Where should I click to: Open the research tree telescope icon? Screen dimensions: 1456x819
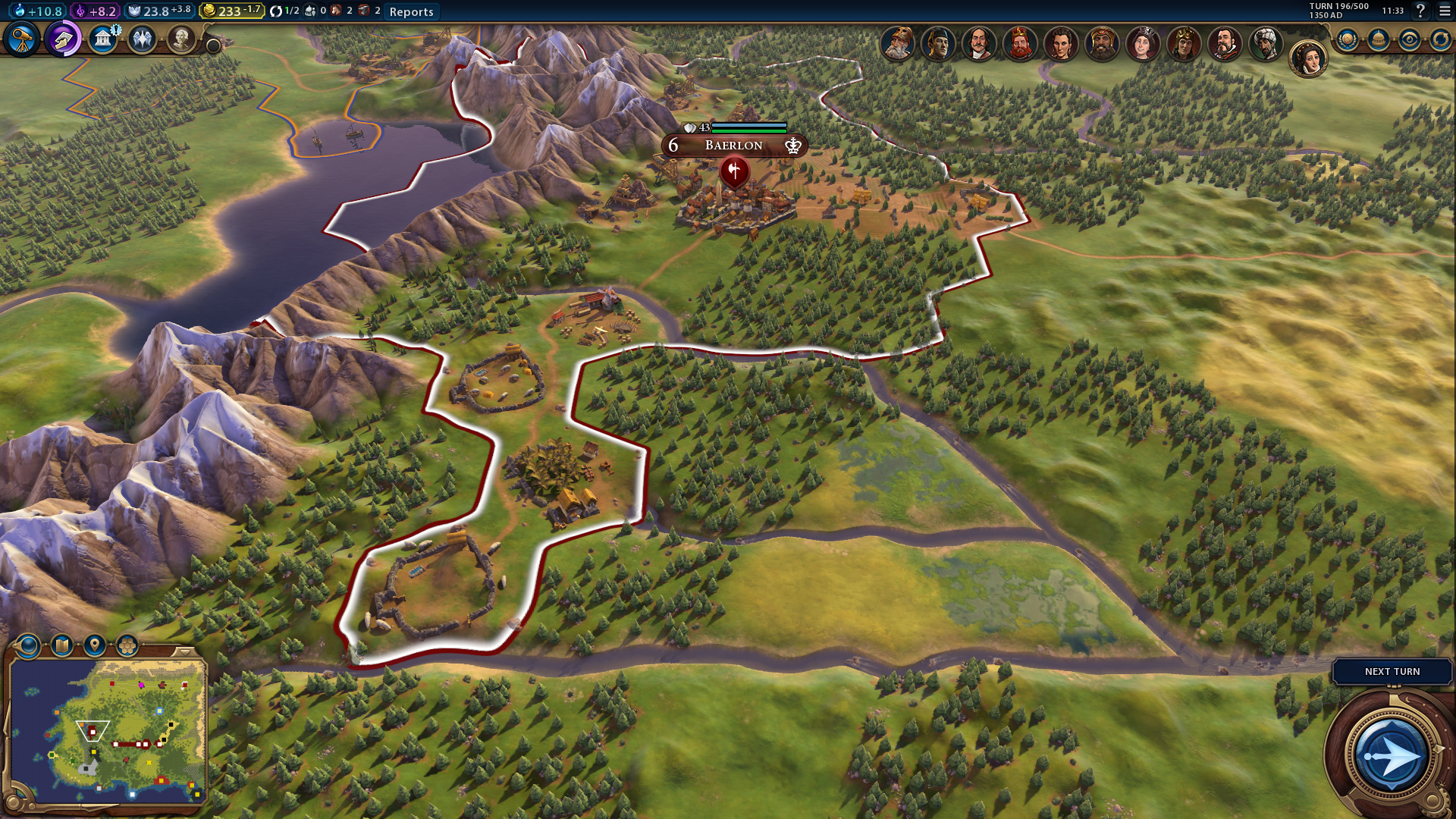pos(21,39)
